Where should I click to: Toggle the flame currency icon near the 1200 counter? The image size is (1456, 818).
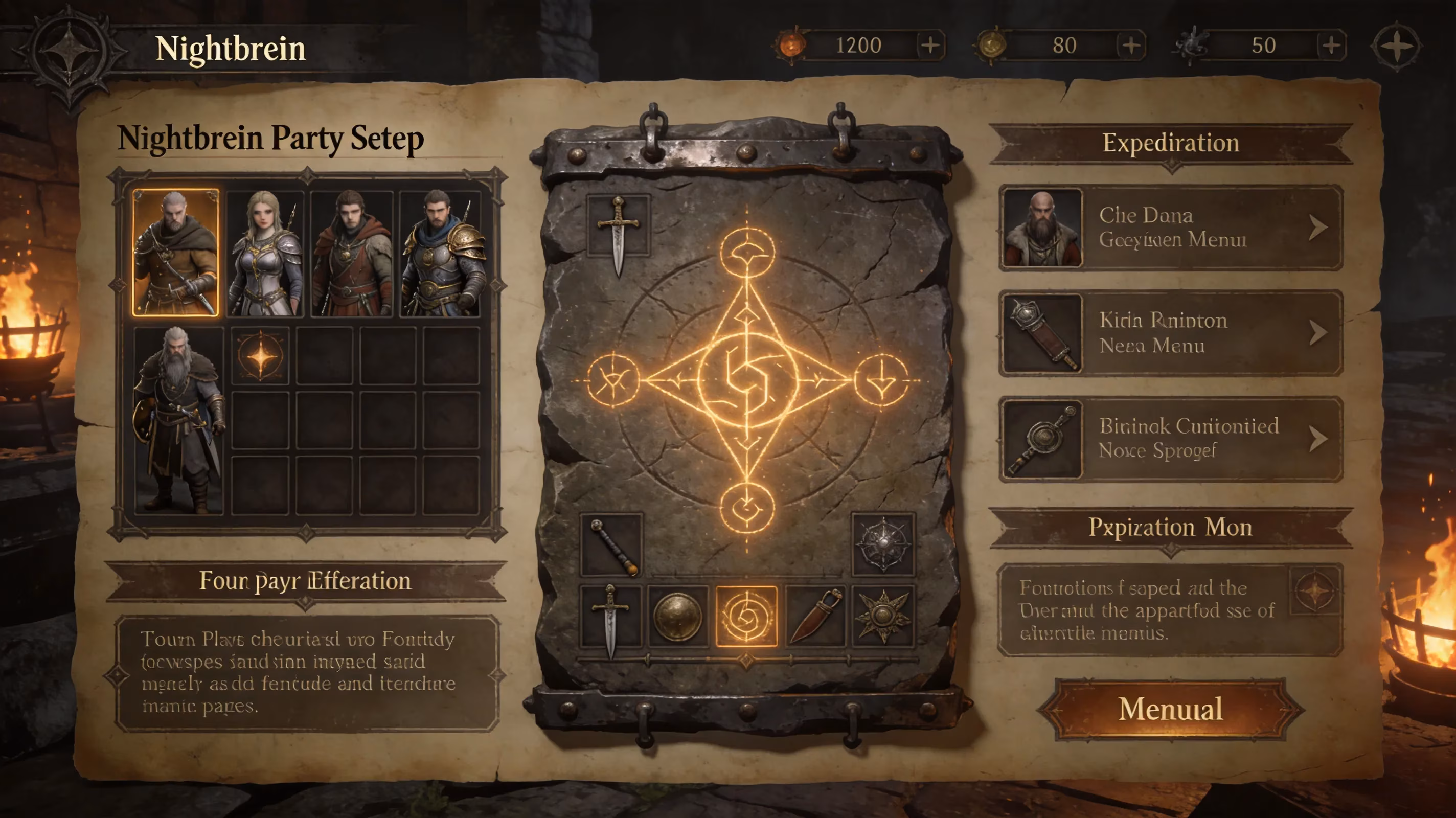coord(791,44)
